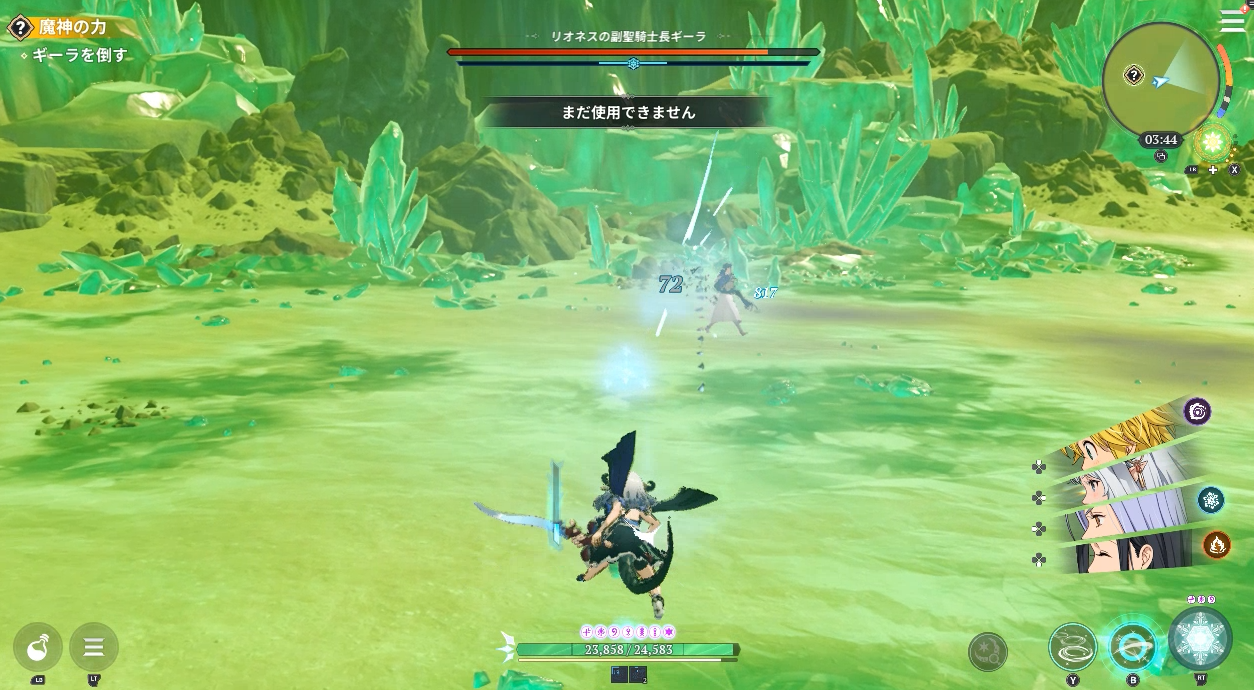The width and height of the screenshot is (1254, 690).
Task: Activate the golden flower burst icon
Action: (x=1214, y=142)
